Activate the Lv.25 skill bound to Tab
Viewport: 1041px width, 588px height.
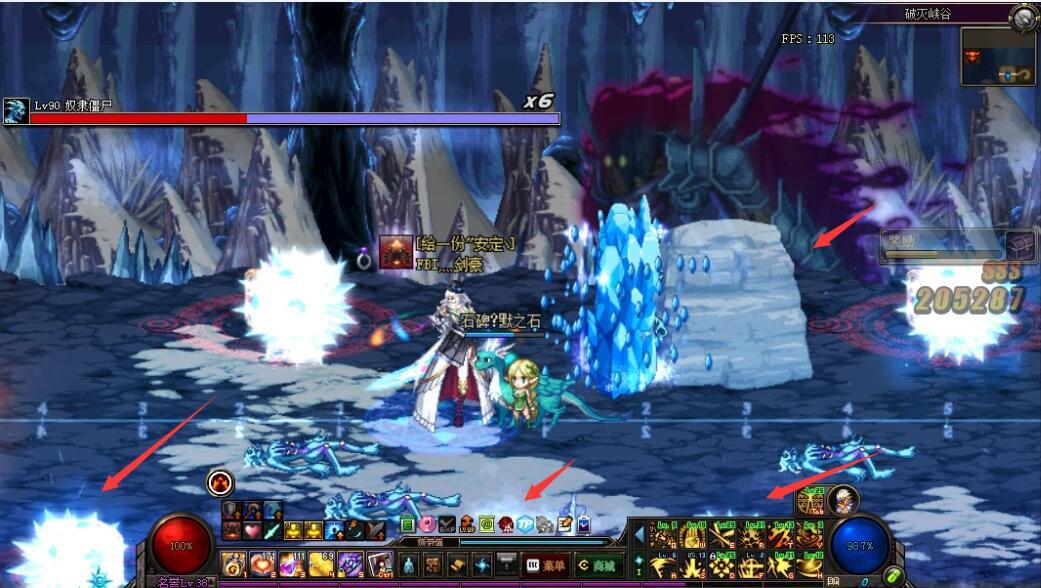tap(811, 499)
